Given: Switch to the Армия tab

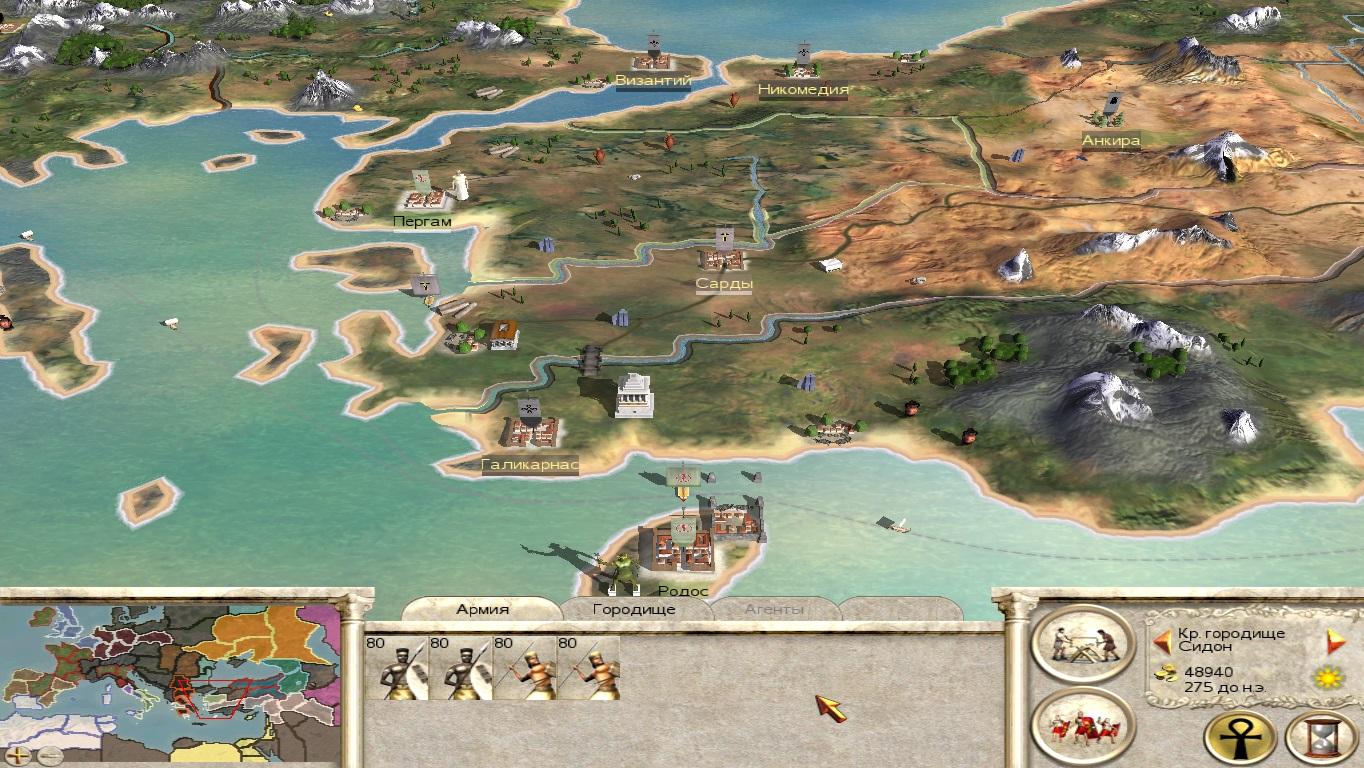Looking at the screenshot, I should (x=483, y=609).
